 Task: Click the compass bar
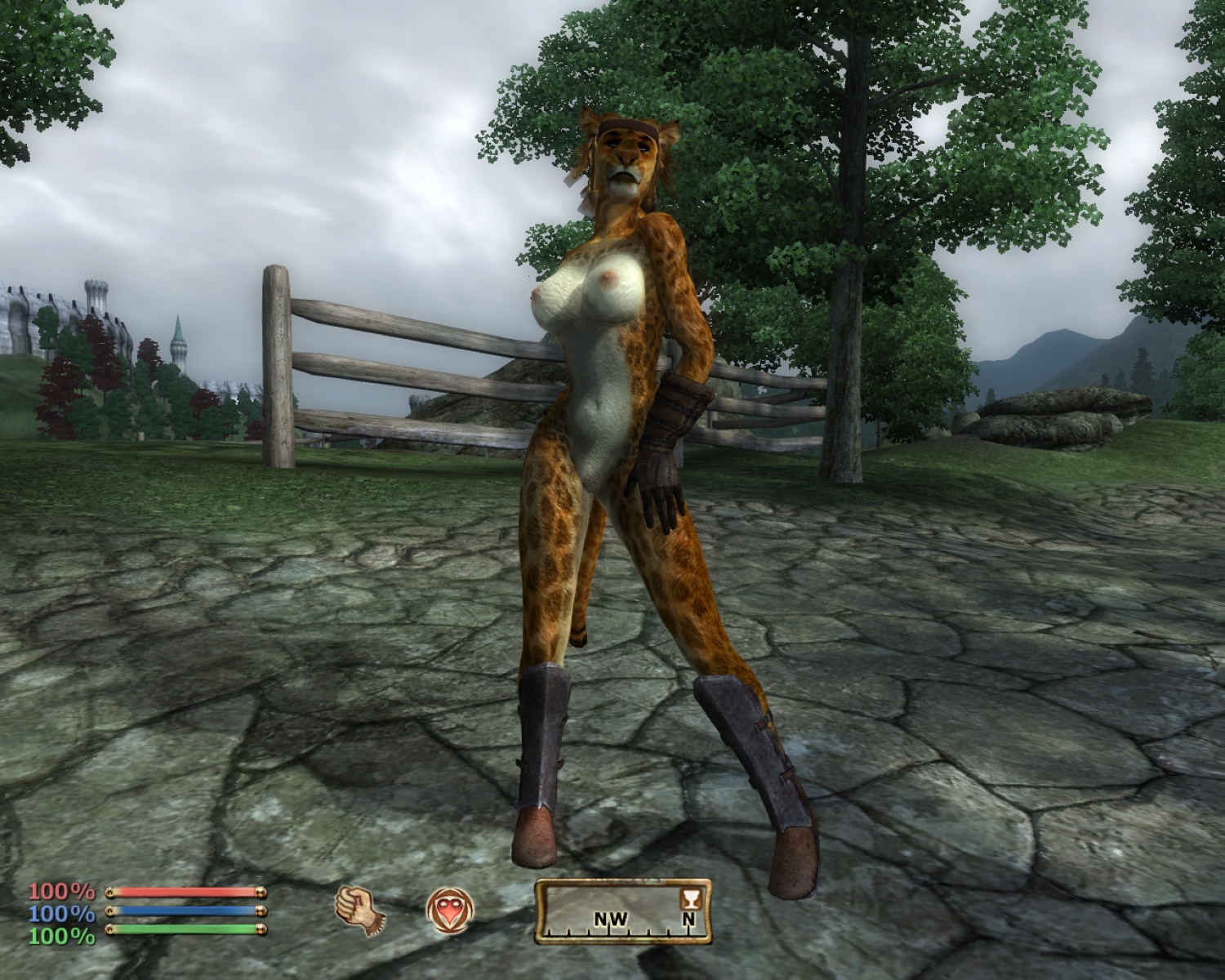click(622, 911)
